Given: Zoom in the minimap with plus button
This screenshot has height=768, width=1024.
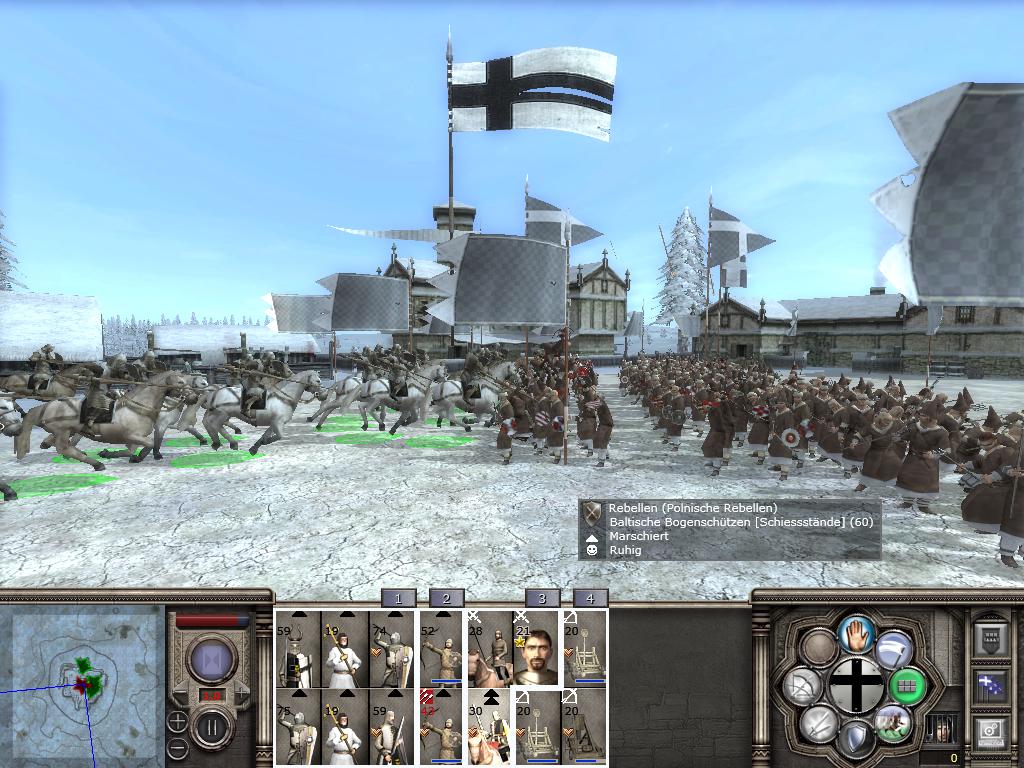Looking at the screenshot, I should tap(177, 720).
